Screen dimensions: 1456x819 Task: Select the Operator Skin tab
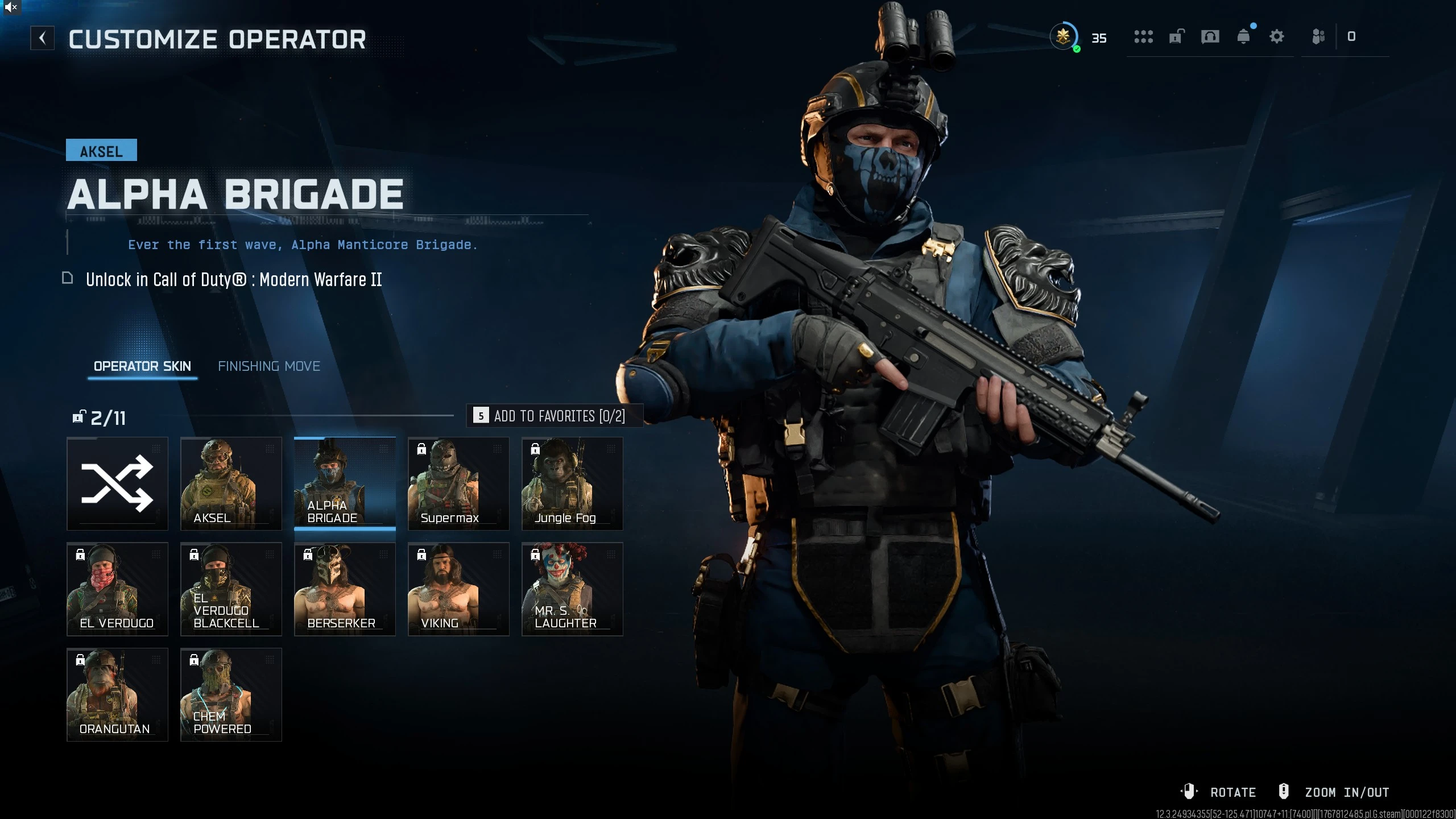(x=142, y=366)
